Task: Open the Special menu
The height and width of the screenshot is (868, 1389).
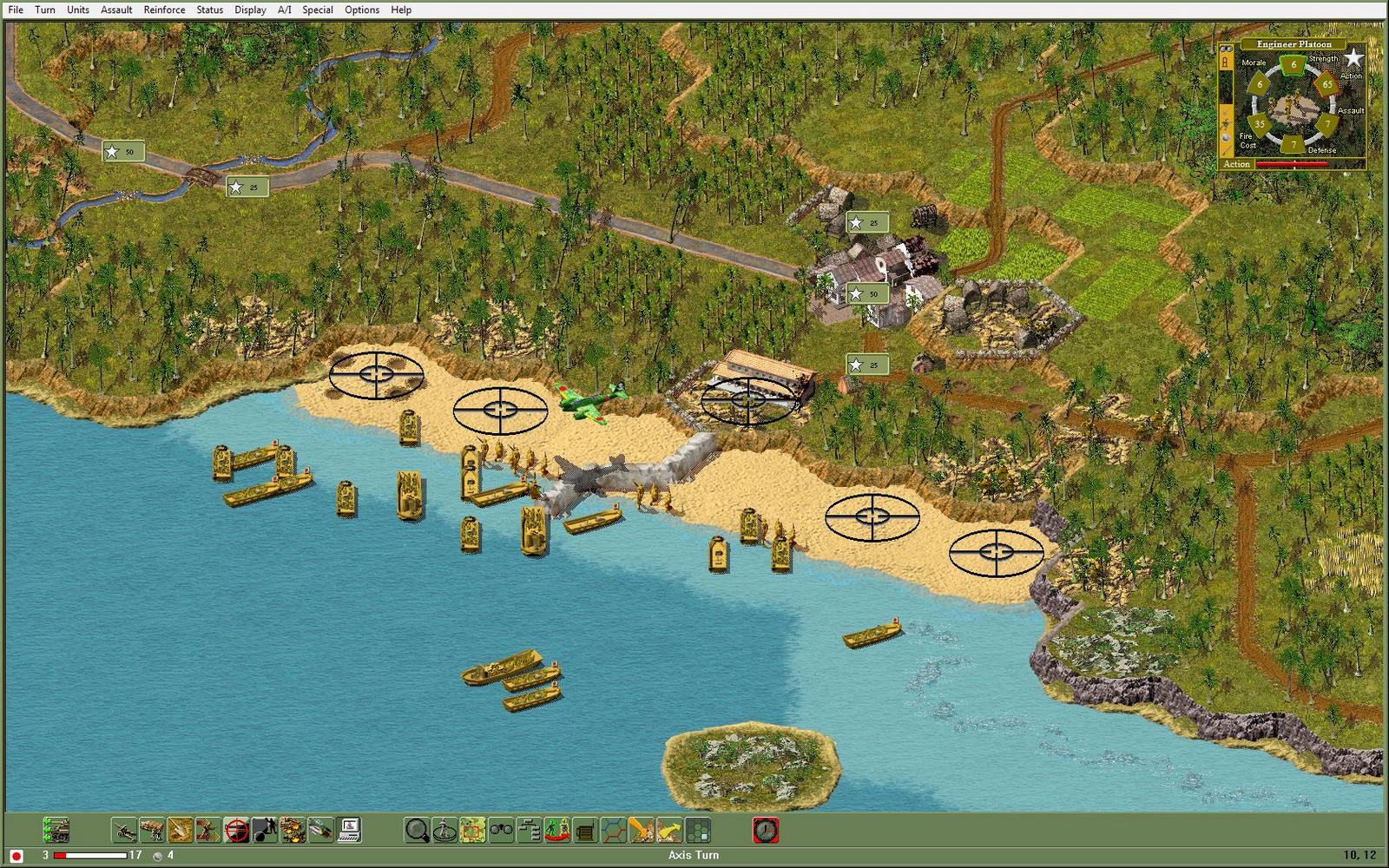Action: [x=317, y=10]
